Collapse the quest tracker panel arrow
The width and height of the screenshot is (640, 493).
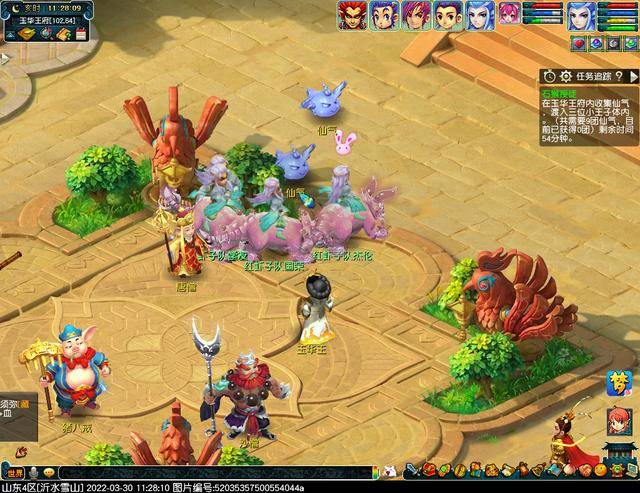click(x=632, y=75)
